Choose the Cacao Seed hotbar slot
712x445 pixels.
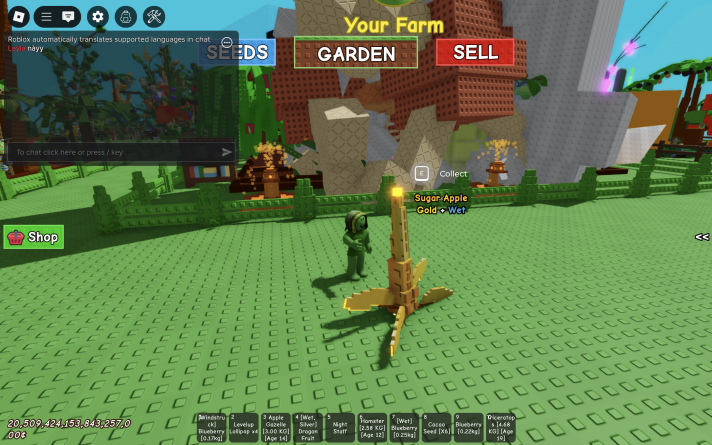click(436, 427)
